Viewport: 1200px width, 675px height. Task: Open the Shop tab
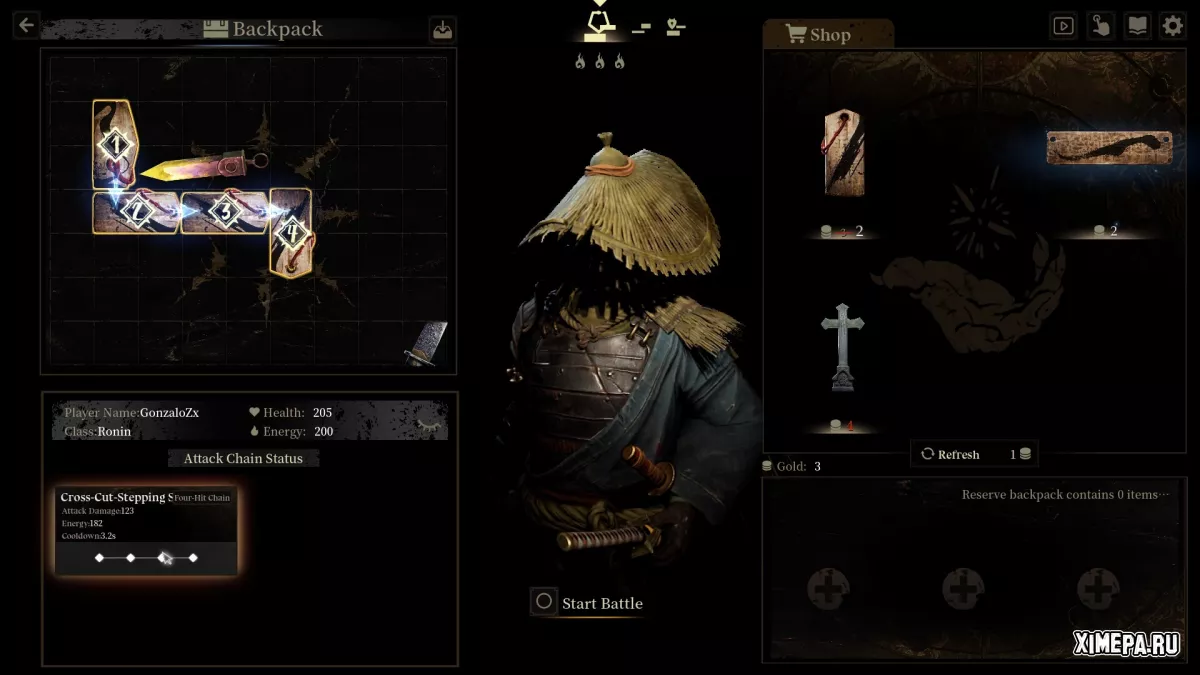(819, 35)
